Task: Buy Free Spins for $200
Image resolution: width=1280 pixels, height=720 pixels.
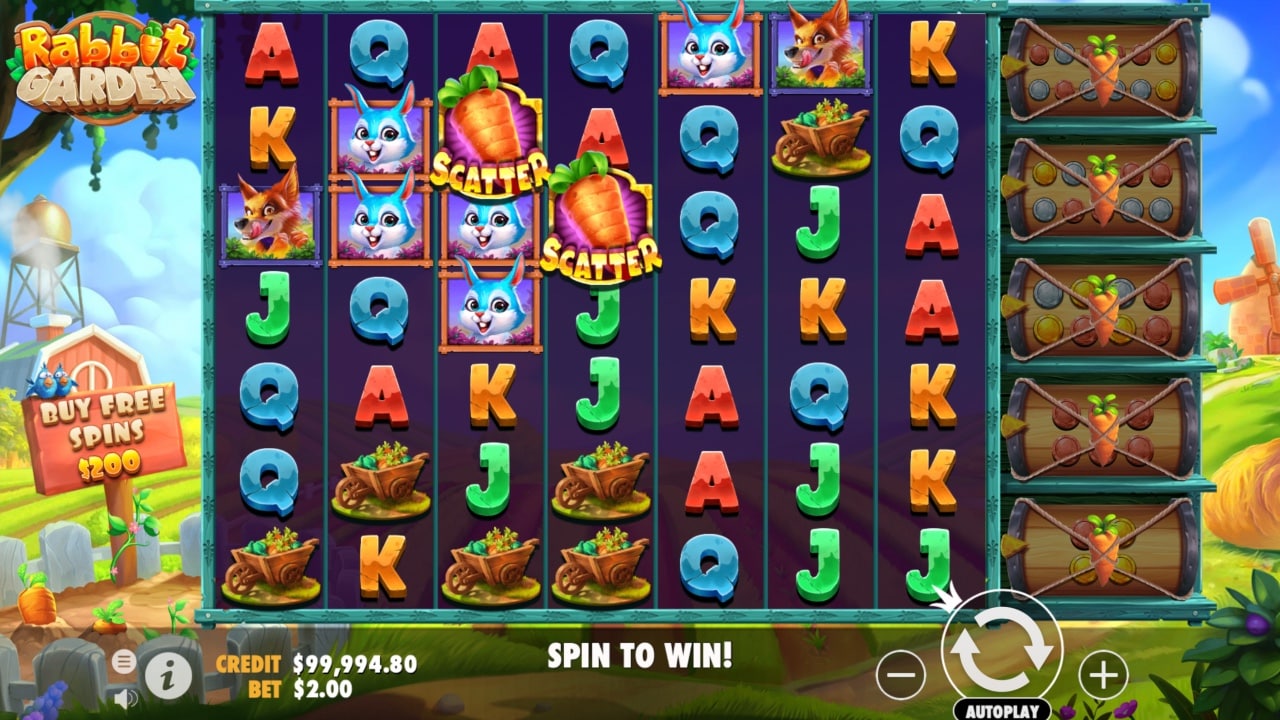Action: [104, 434]
